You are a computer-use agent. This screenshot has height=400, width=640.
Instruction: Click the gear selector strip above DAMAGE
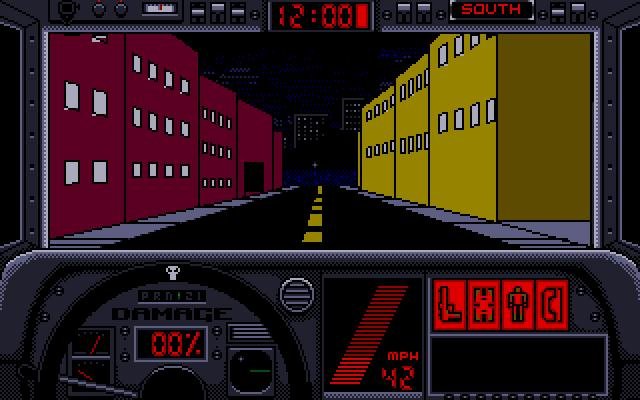(170, 296)
